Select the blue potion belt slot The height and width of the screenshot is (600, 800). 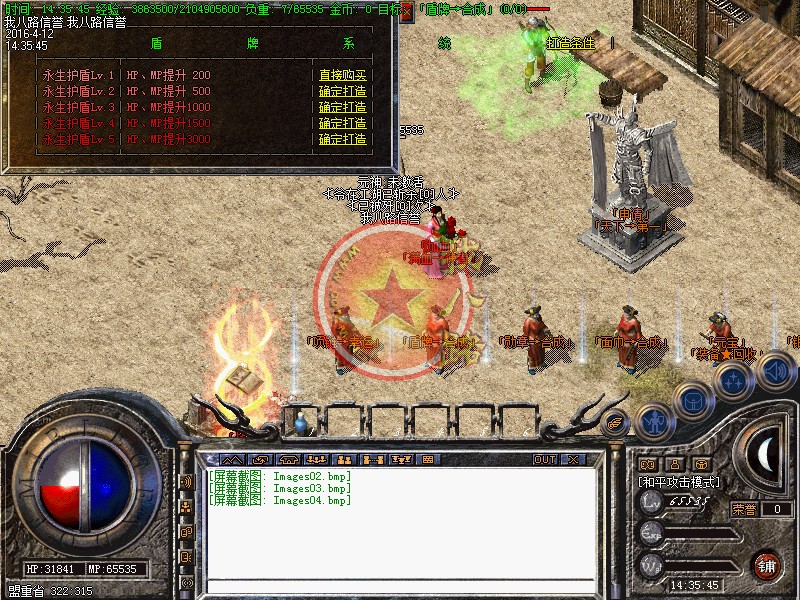pyautogui.click(x=301, y=425)
